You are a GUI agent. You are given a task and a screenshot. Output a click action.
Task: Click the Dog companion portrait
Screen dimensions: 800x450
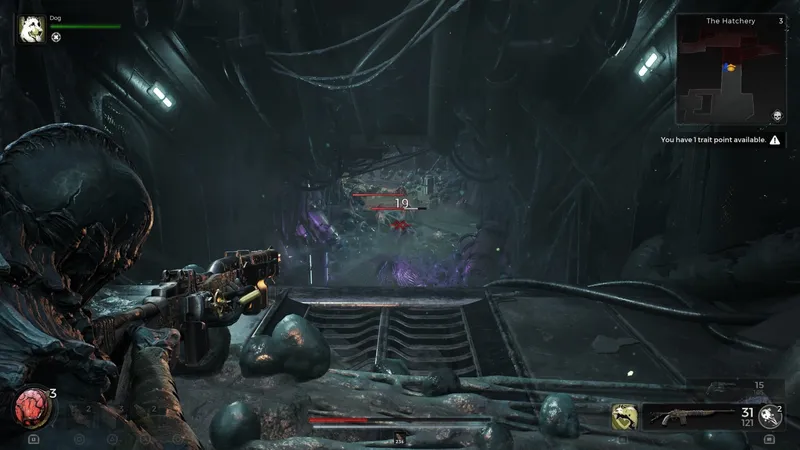click(x=31, y=28)
